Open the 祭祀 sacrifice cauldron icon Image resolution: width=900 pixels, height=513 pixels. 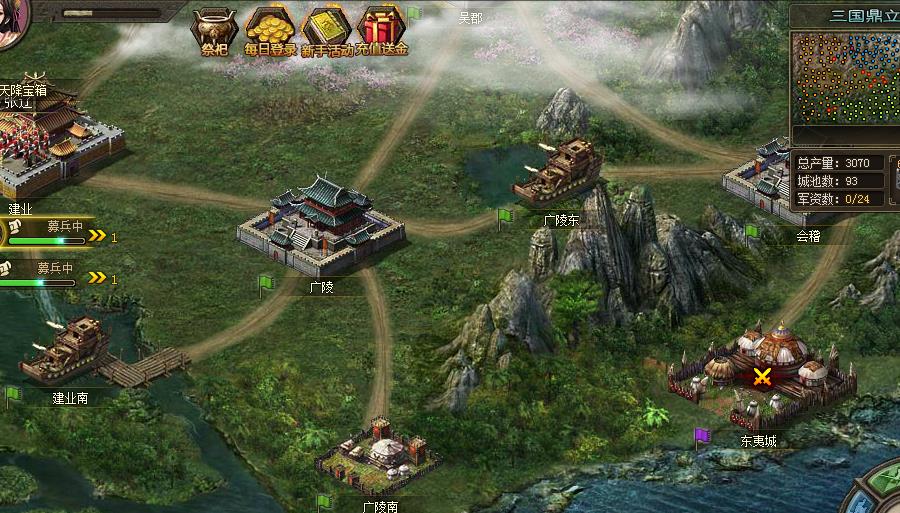(215, 30)
